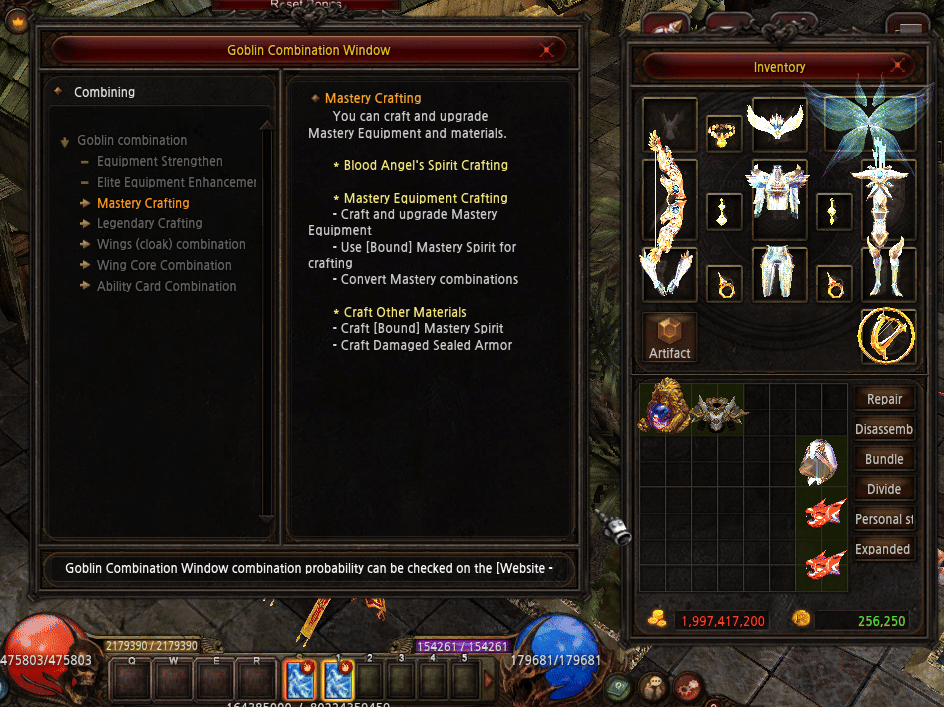This screenshot has width=944, height=707.
Task: Close the Goblin Combination Window
Action: point(546,50)
